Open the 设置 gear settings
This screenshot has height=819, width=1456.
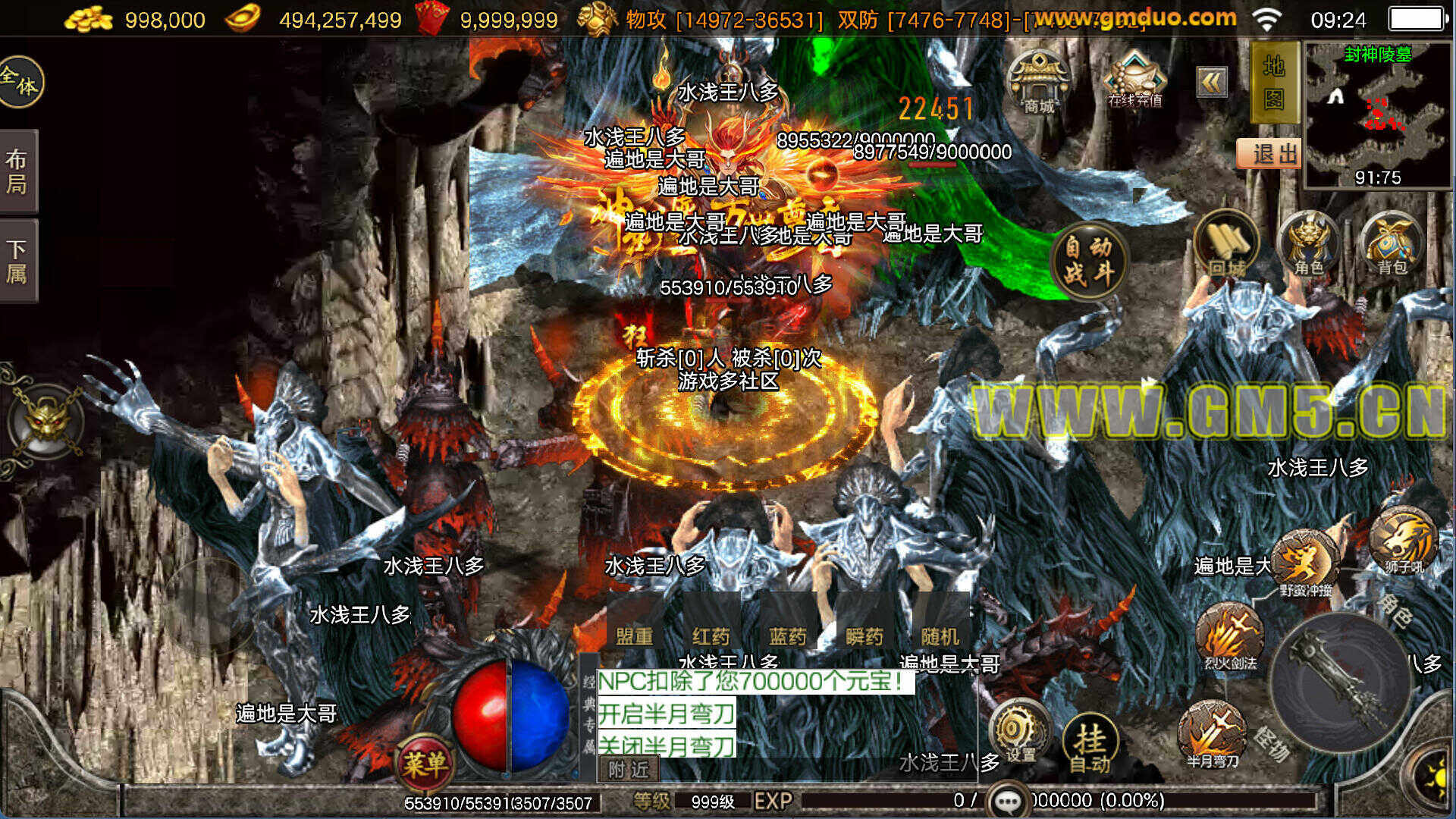point(1018,732)
